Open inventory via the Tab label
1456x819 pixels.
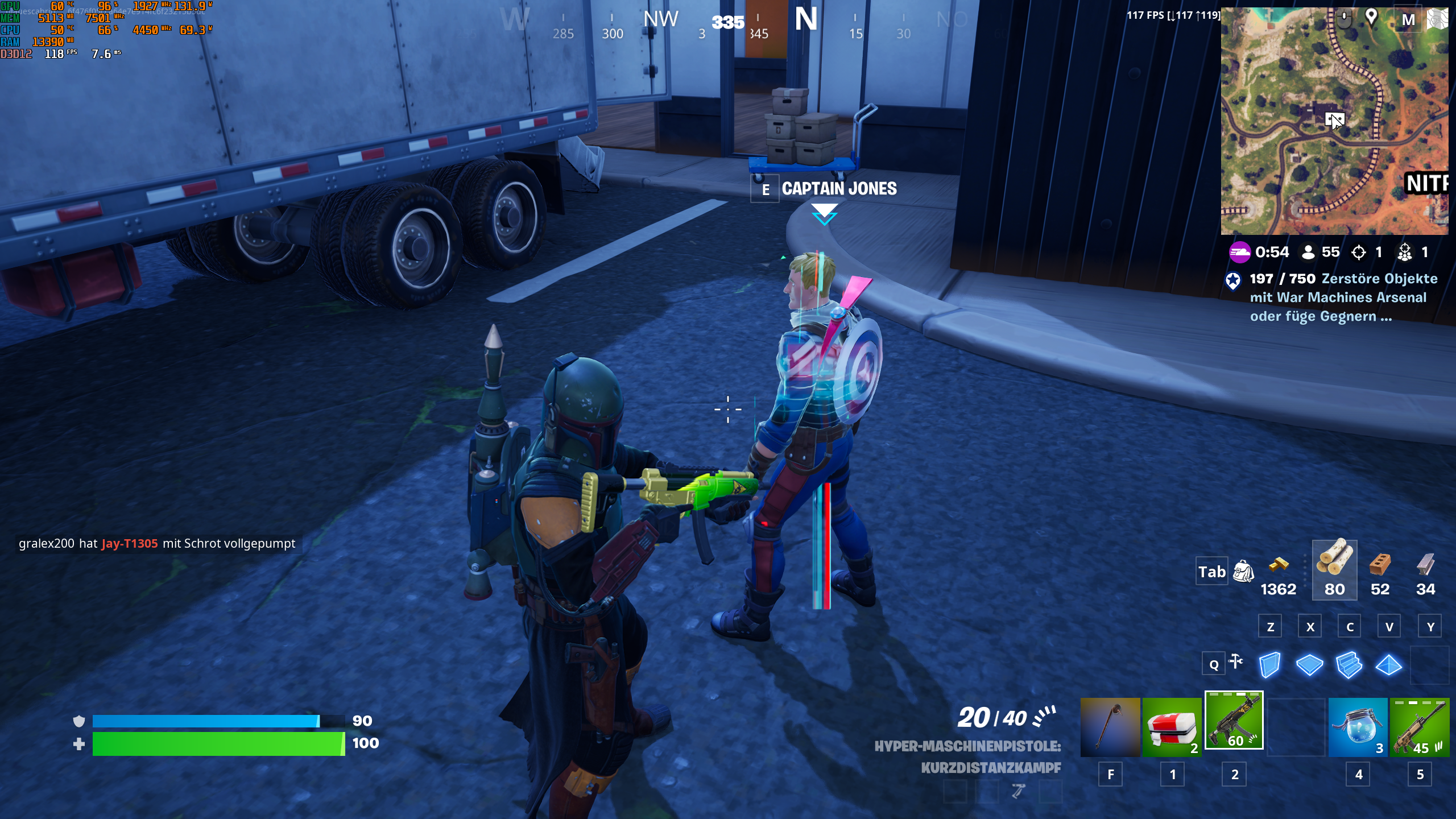[x=1212, y=572]
